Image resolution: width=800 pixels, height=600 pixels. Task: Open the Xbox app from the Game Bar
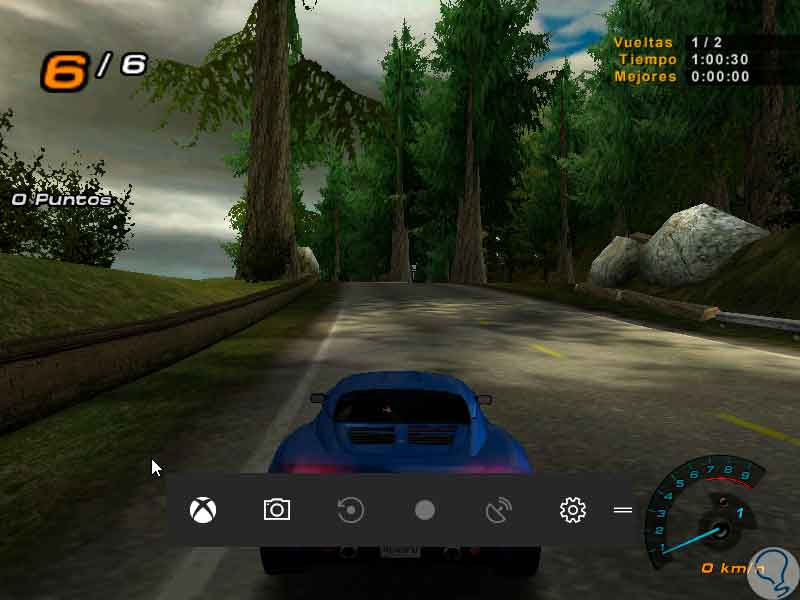point(204,511)
